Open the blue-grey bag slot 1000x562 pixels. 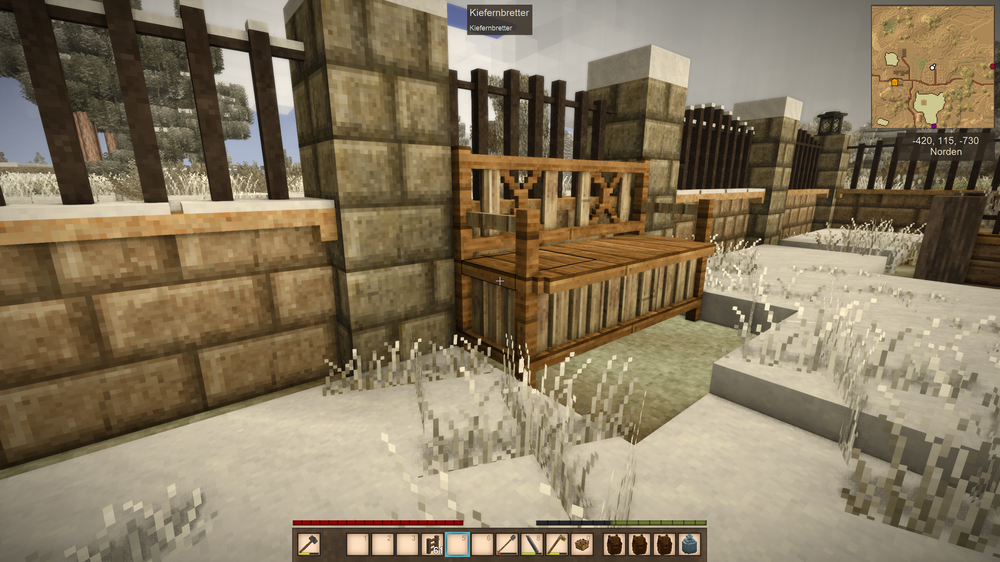click(x=689, y=544)
